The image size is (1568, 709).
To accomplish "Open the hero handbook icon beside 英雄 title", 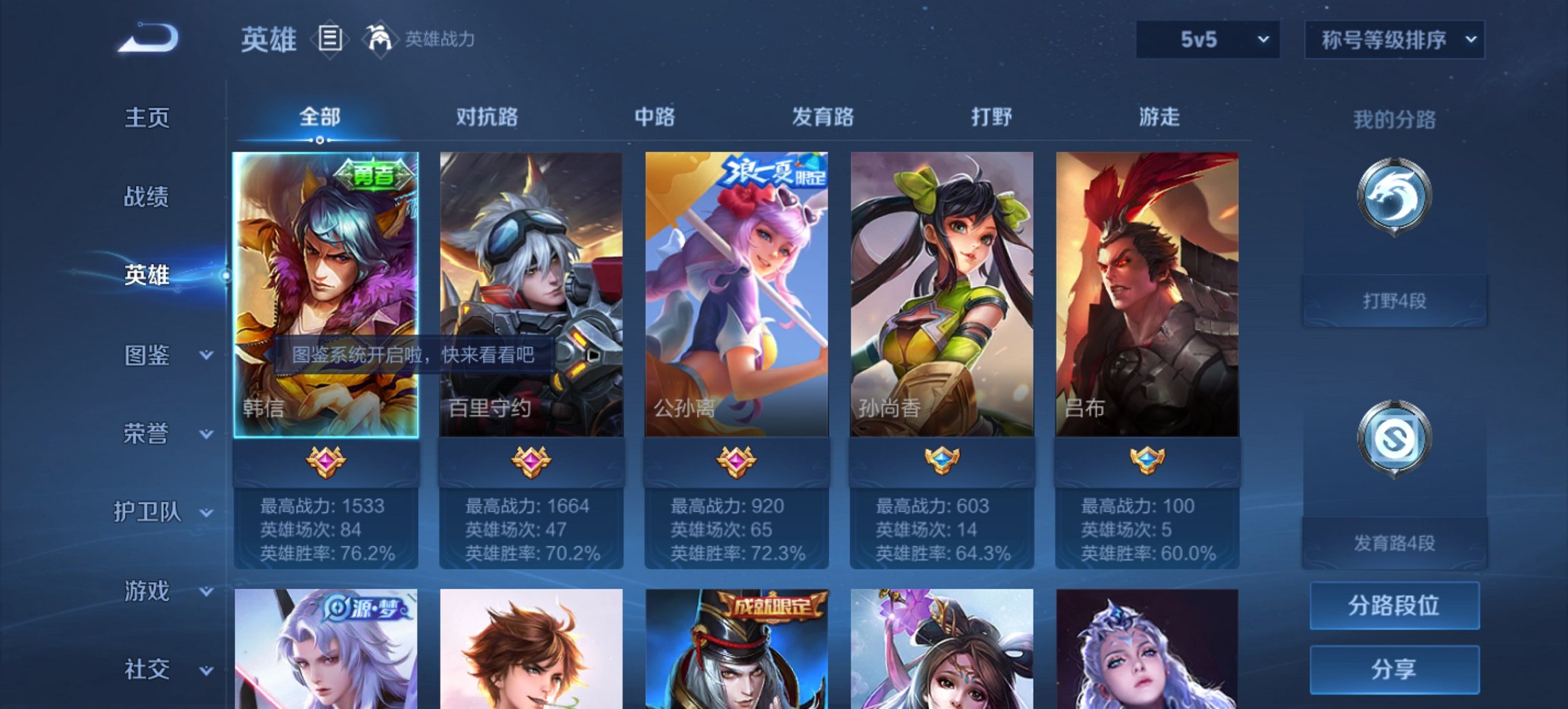I will coord(331,39).
